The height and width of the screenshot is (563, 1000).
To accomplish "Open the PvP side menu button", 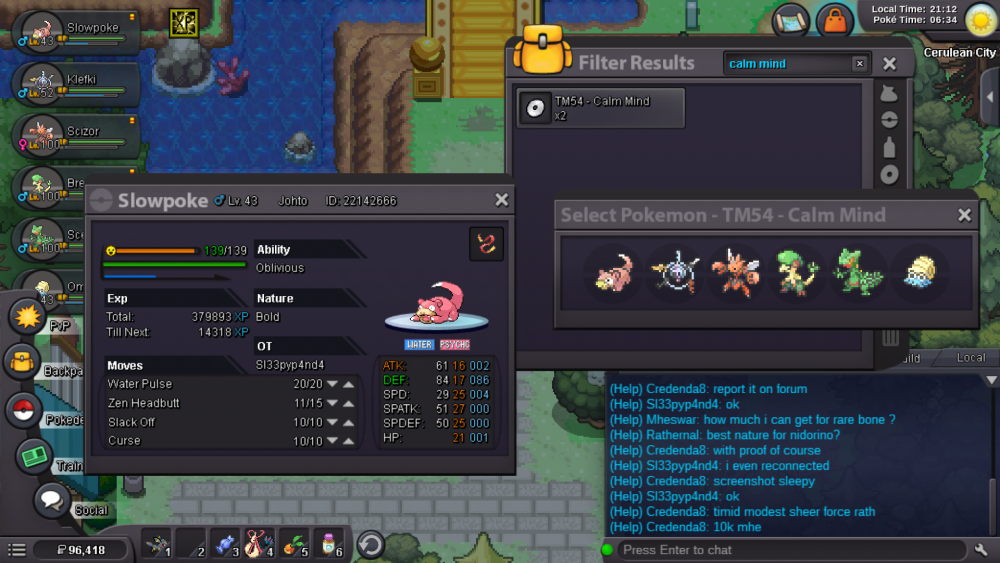I will pyautogui.click(x=25, y=316).
